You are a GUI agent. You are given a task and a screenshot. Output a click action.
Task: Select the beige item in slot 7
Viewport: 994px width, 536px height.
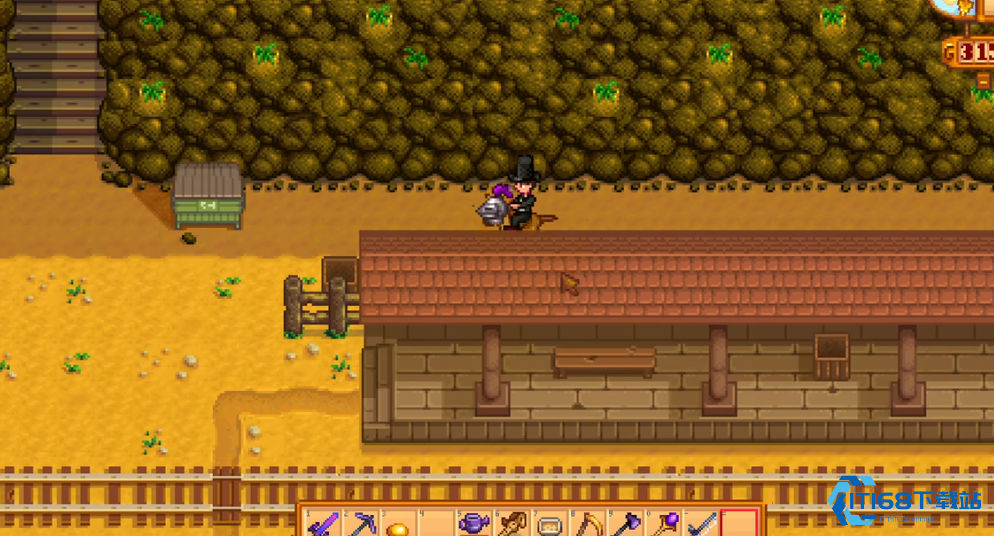point(550,525)
